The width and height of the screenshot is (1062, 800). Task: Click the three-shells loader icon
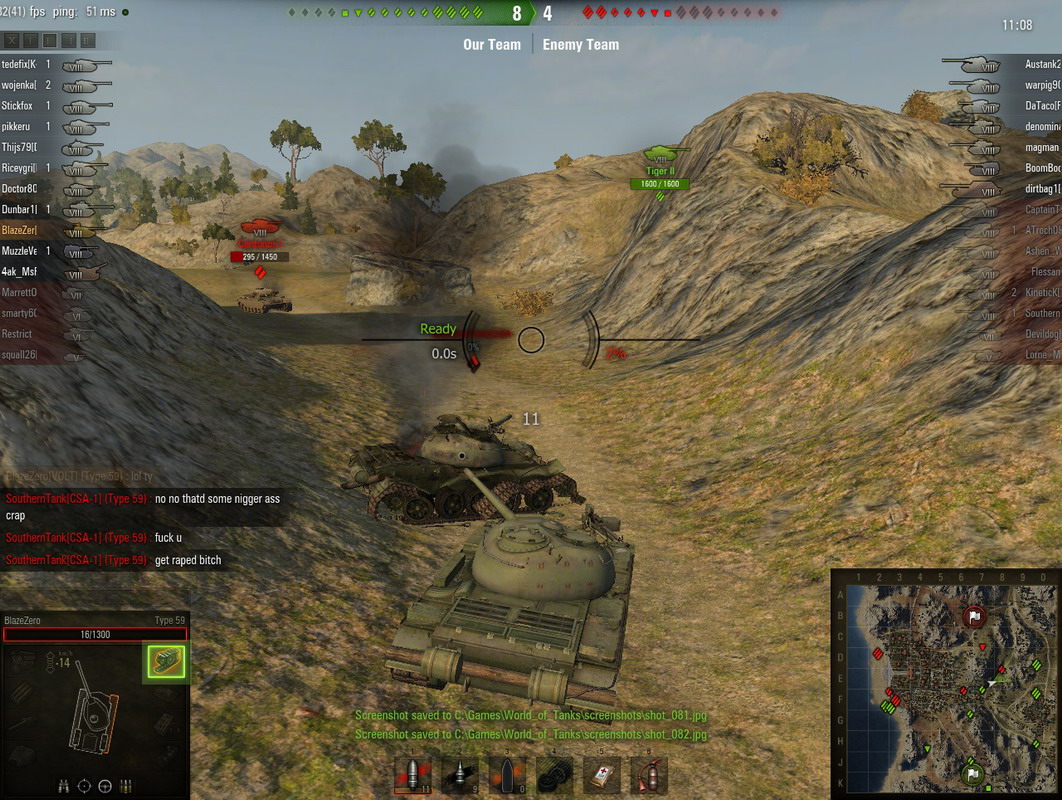coord(126,785)
